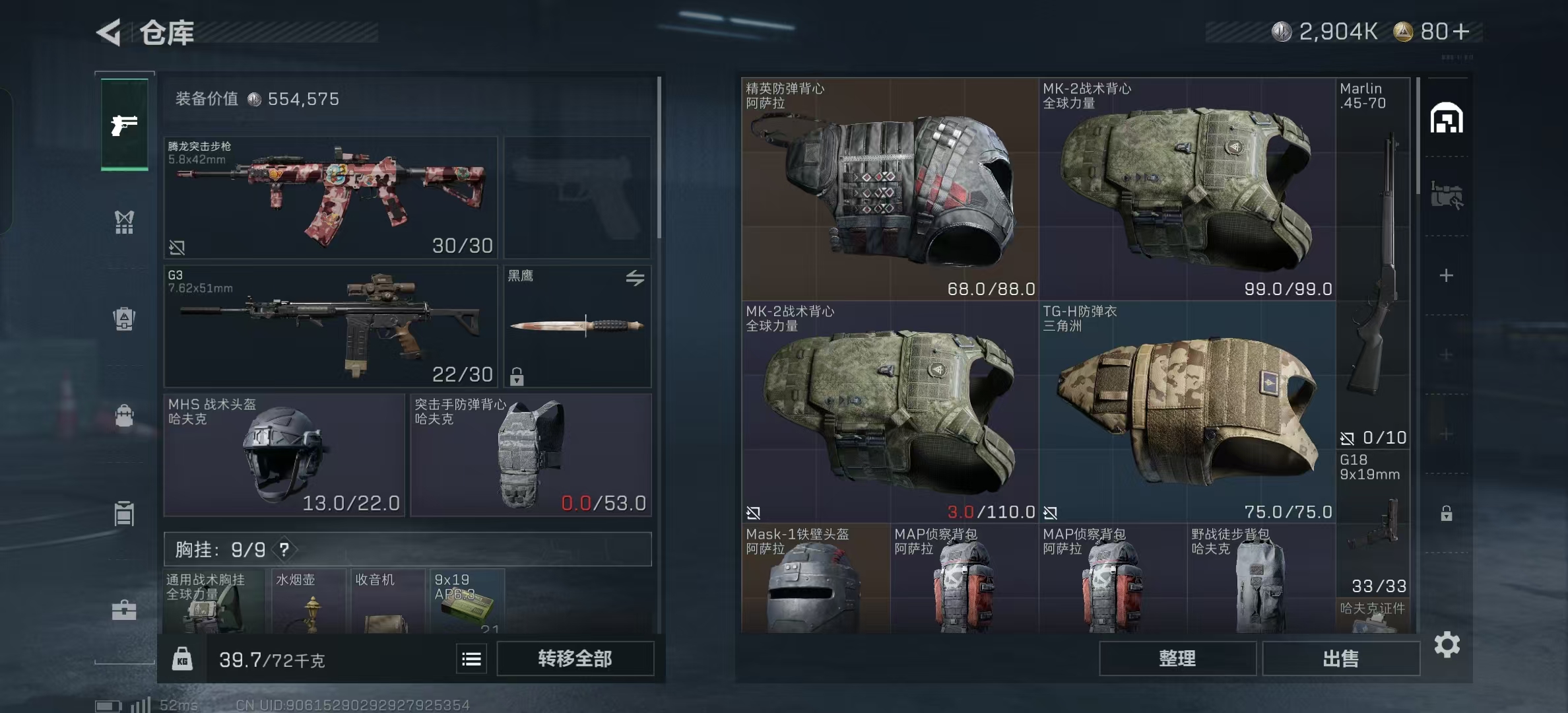Click the 转移全部 transfer-all button

pyautogui.click(x=575, y=658)
